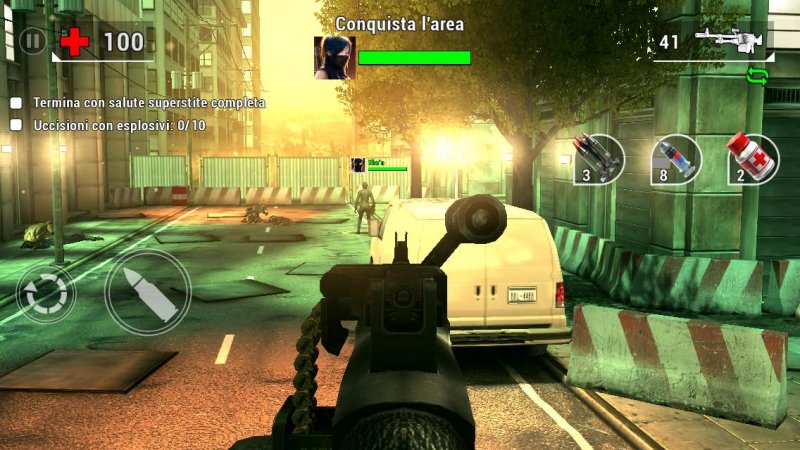Tap the bullet fire button
Viewport: 800px width, 450px height.
tap(148, 292)
